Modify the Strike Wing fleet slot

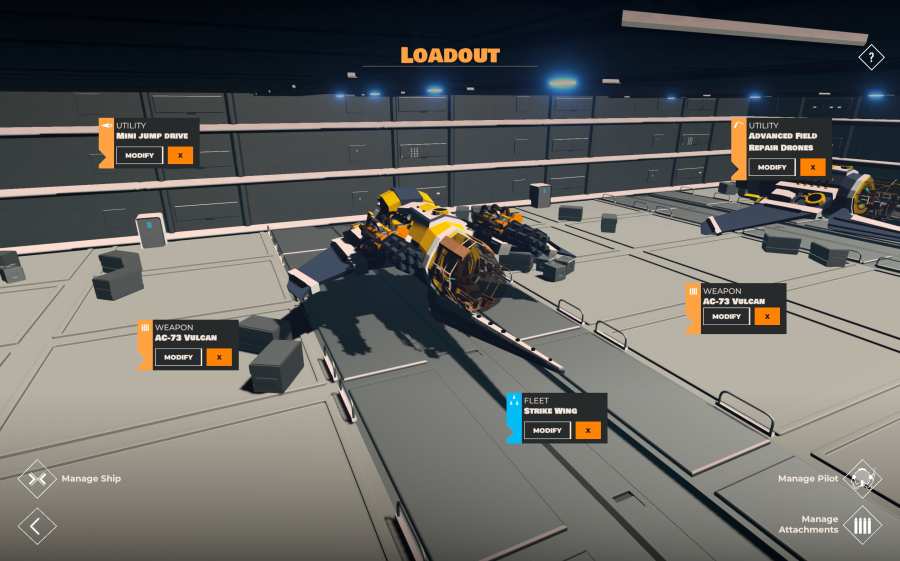547,430
